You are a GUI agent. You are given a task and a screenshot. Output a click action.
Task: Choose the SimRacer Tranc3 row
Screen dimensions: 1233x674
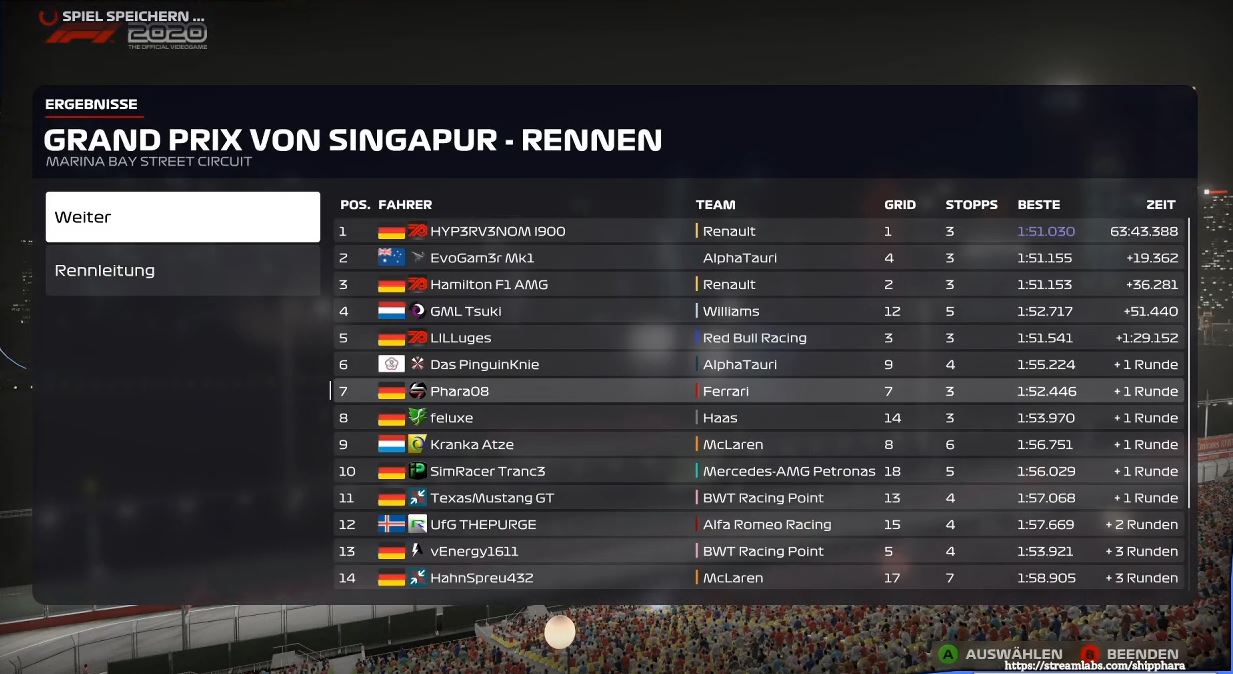758,471
